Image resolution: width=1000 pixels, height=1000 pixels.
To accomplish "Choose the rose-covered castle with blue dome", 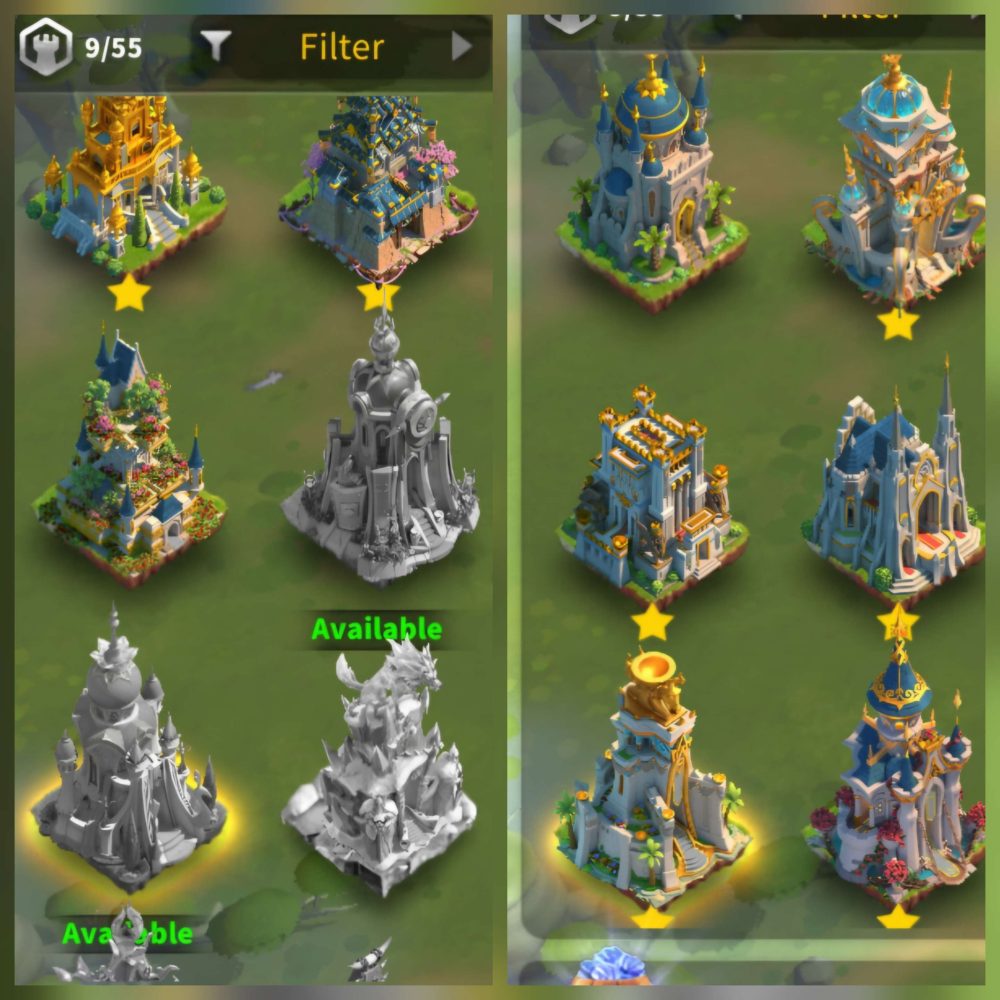I will coord(898,790).
